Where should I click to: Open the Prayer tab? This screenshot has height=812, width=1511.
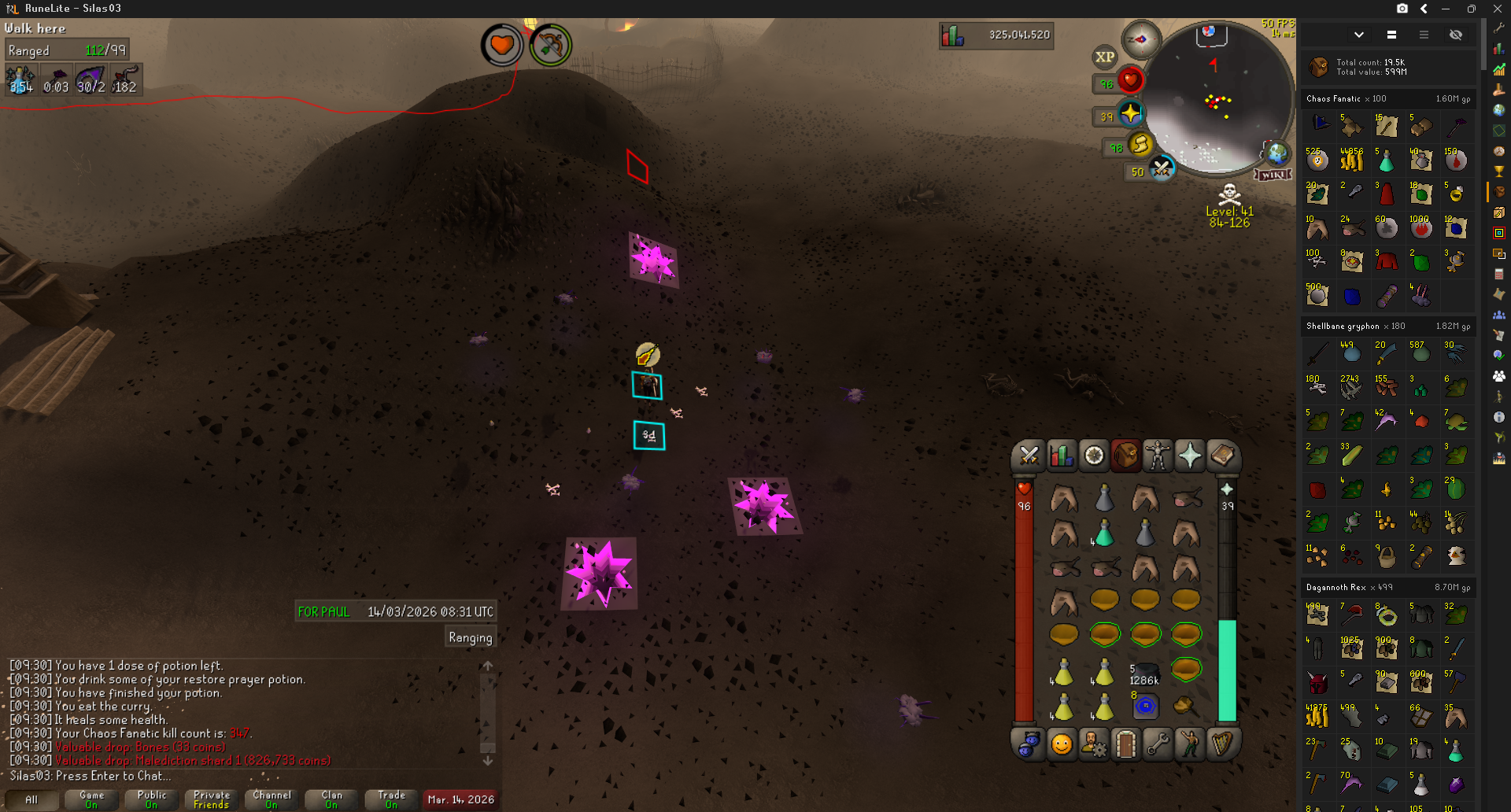point(1190,456)
